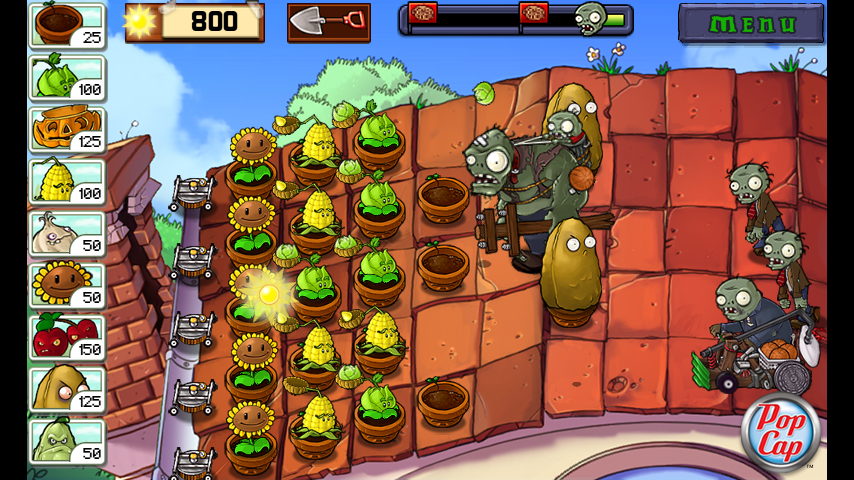This screenshot has height=480, width=854.
Task: Pick the Cherry Bomb seed packet
Action: coord(67,338)
